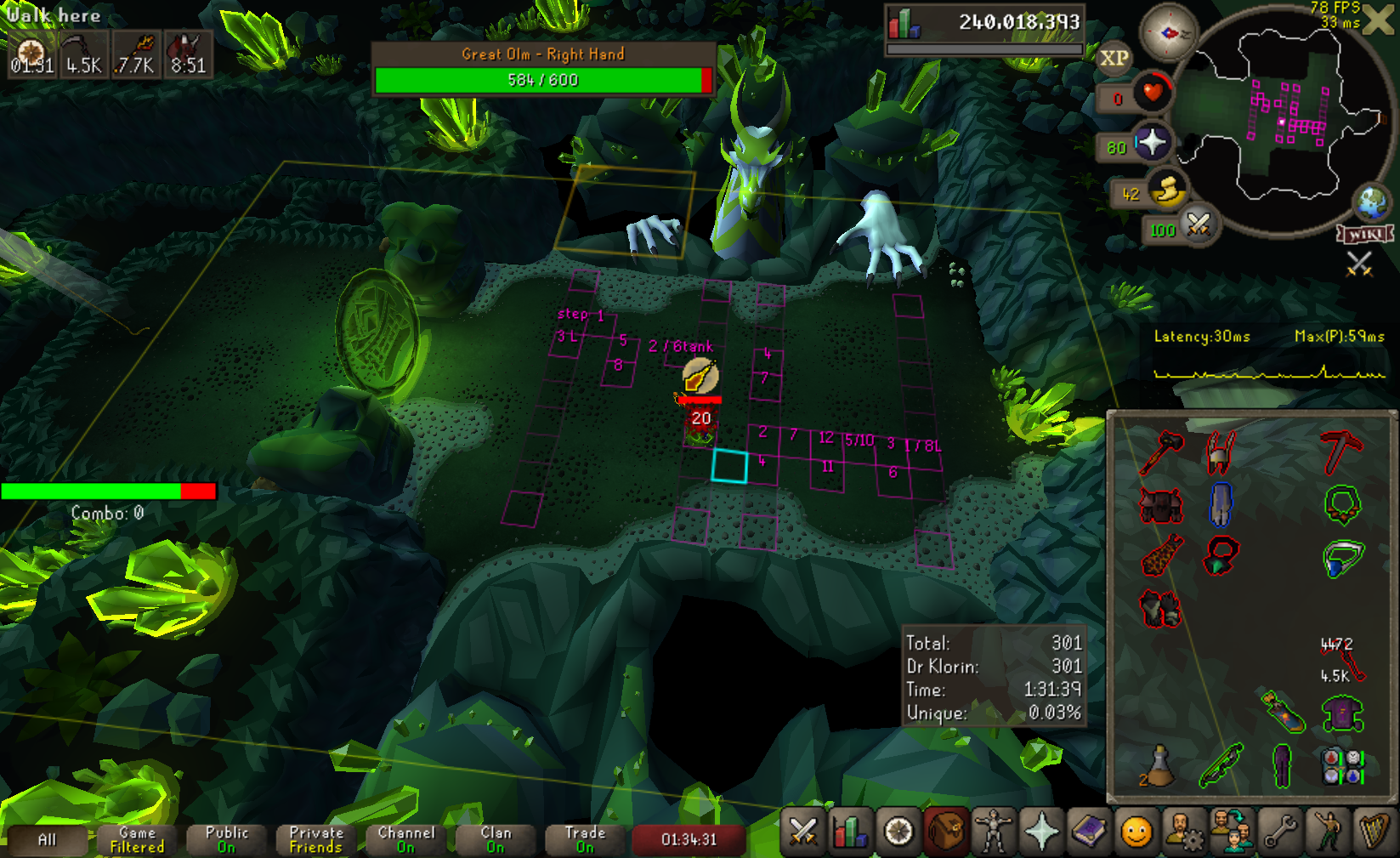Screen dimensions: 1400x858
Task: Select the horned helmet in inventory
Action: tap(1220, 452)
